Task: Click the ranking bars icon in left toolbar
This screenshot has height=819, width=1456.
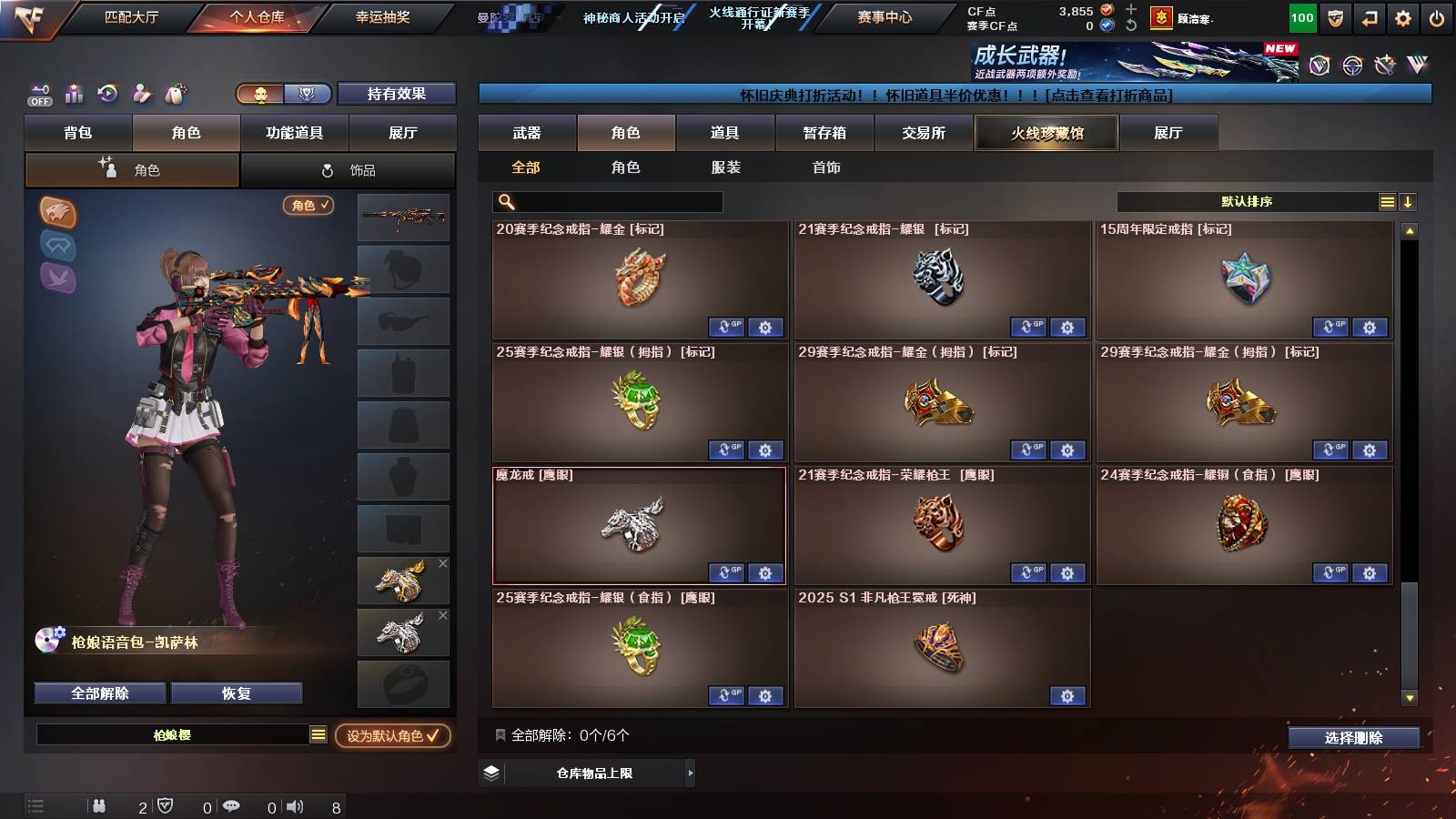Action: (74, 94)
